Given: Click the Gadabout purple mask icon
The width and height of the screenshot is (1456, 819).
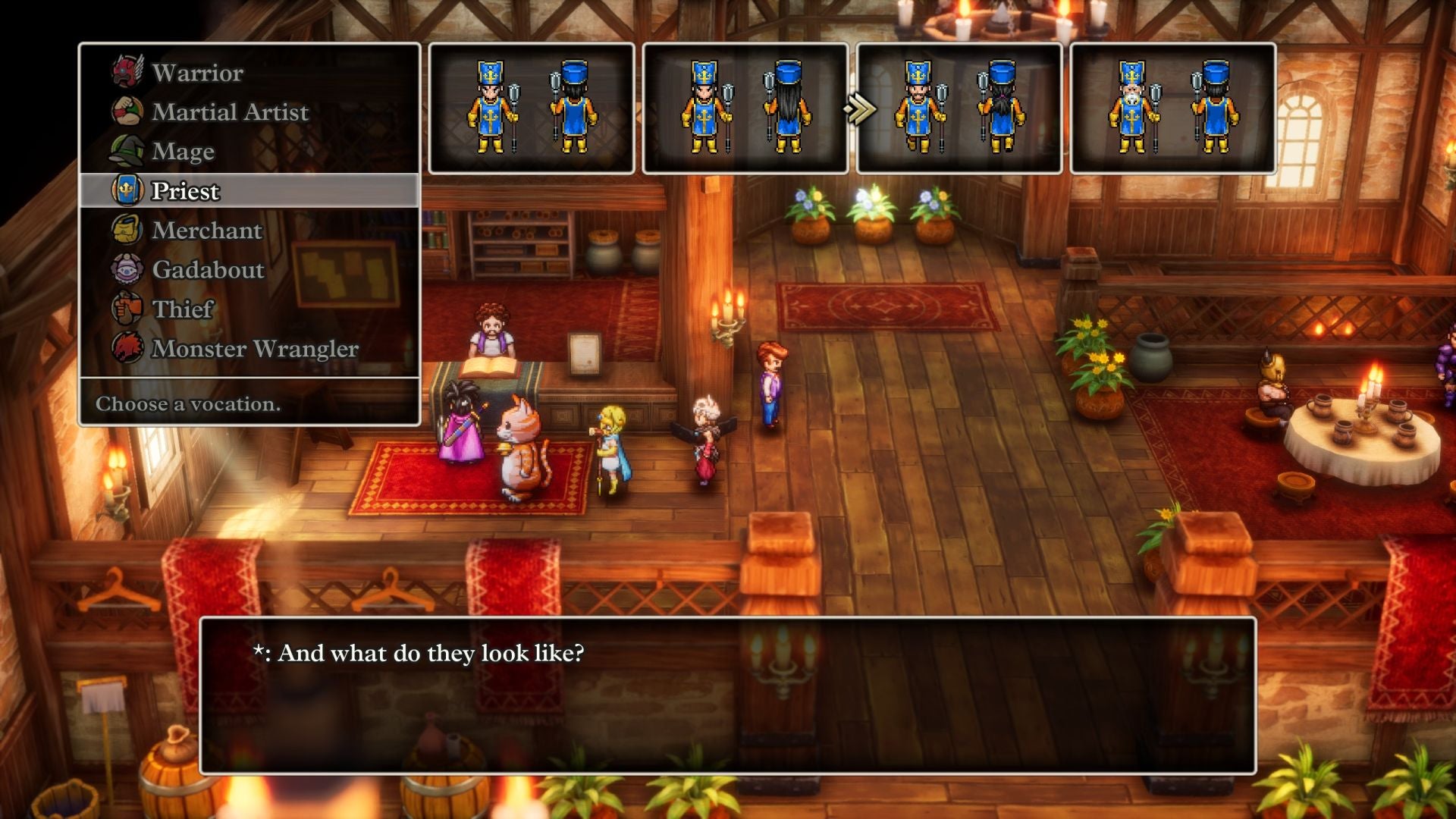Looking at the screenshot, I should click(126, 270).
